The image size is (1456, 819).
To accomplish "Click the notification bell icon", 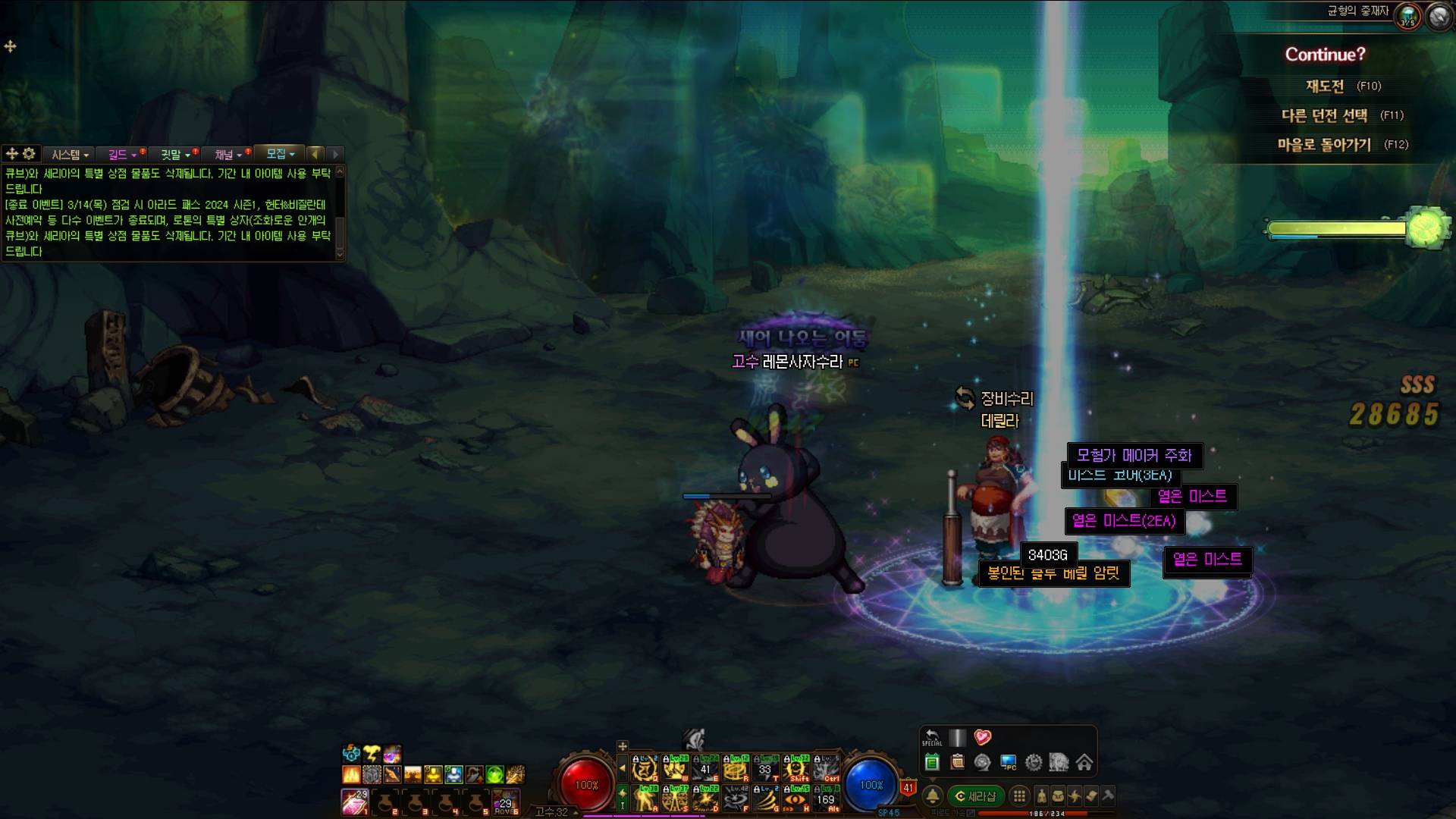I will click(x=933, y=796).
